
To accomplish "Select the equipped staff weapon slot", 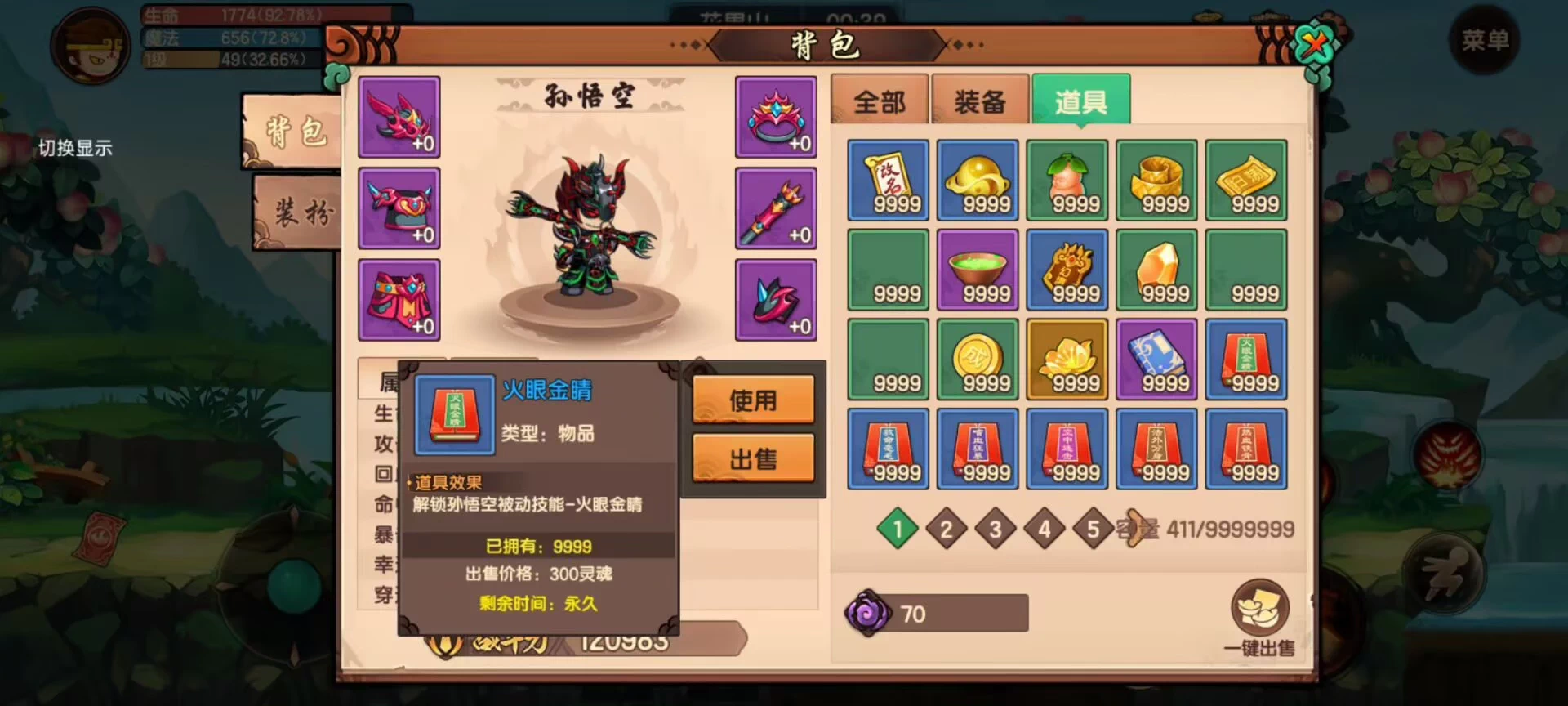I will 776,208.
